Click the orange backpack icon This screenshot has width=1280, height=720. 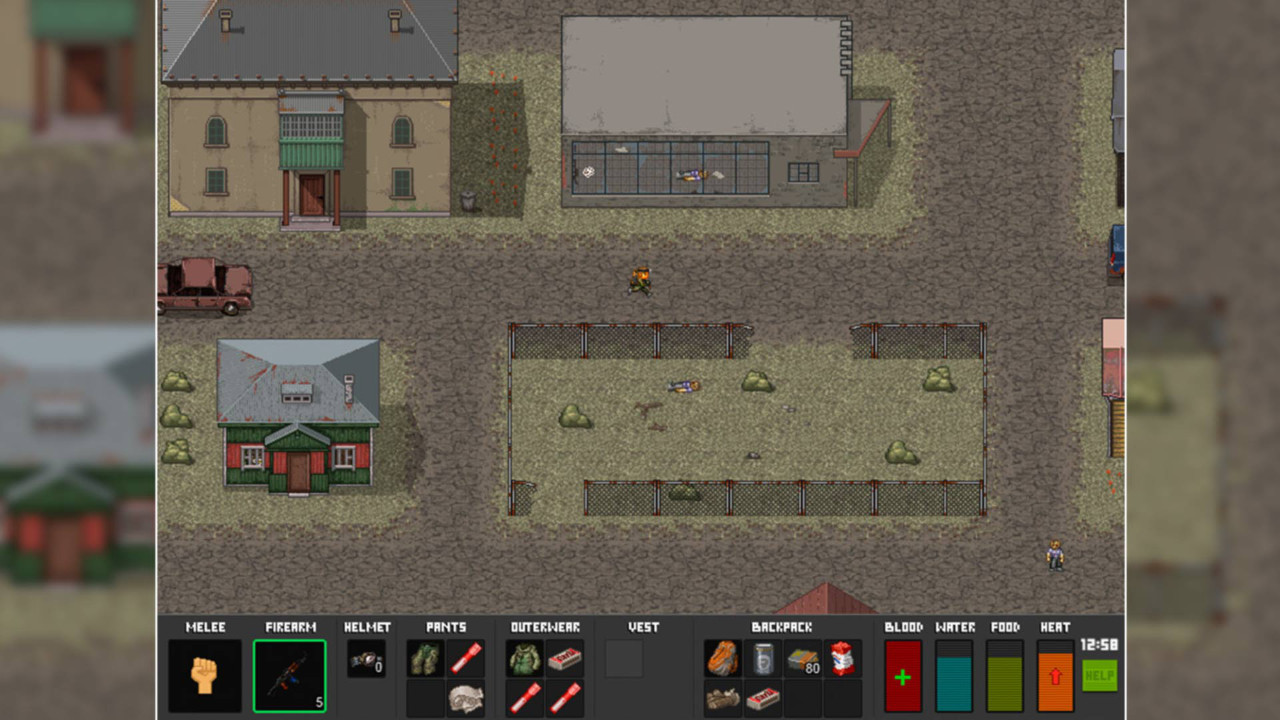coord(722,659)
